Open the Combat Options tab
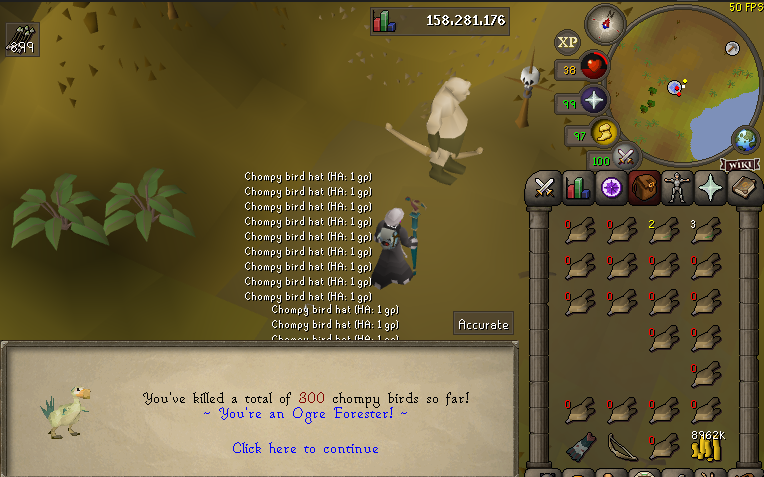Image resolution: width=764 pixels, height=477 pixels. tap(543, 187)
